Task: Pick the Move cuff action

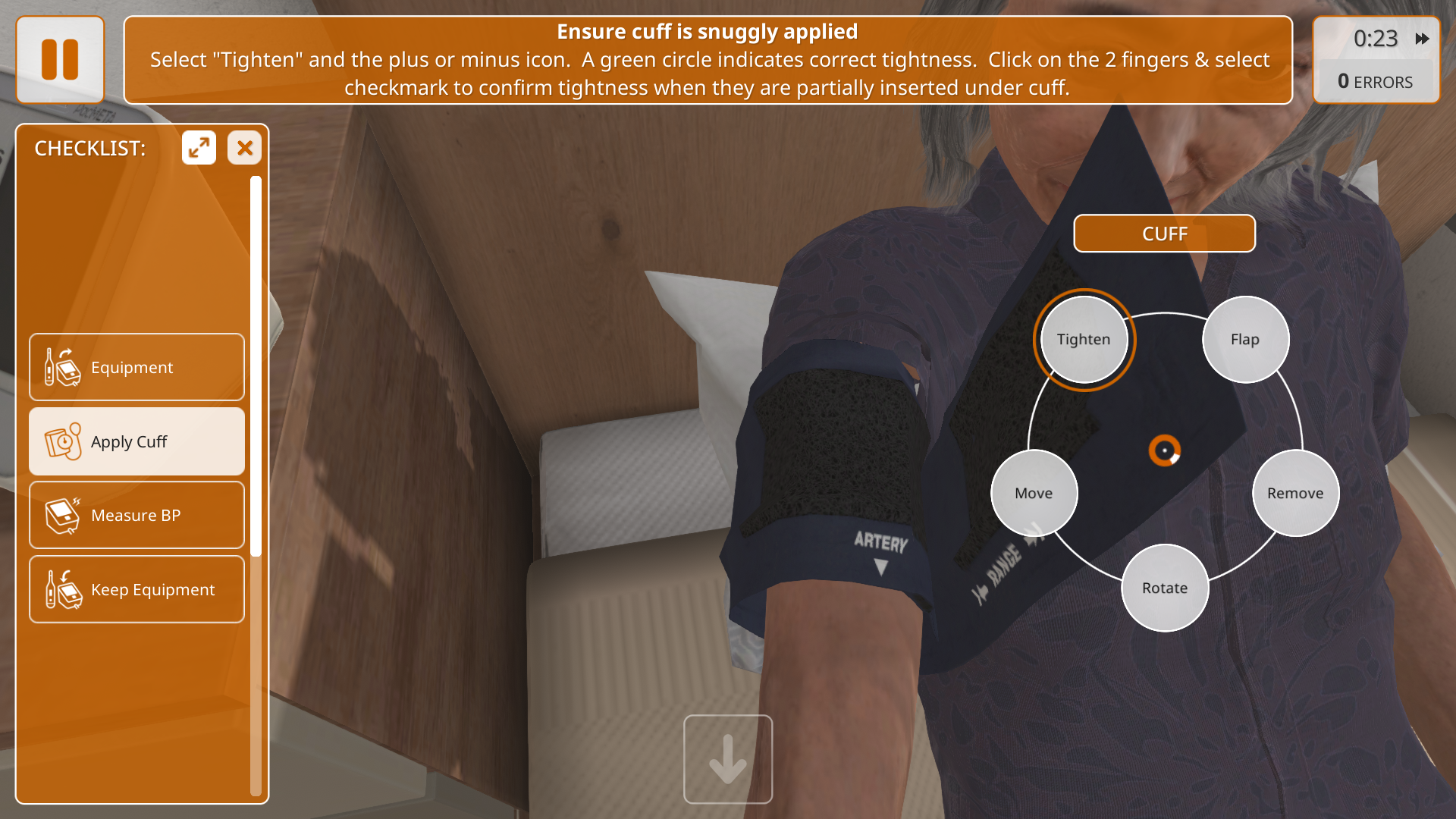Action: 1034,493
